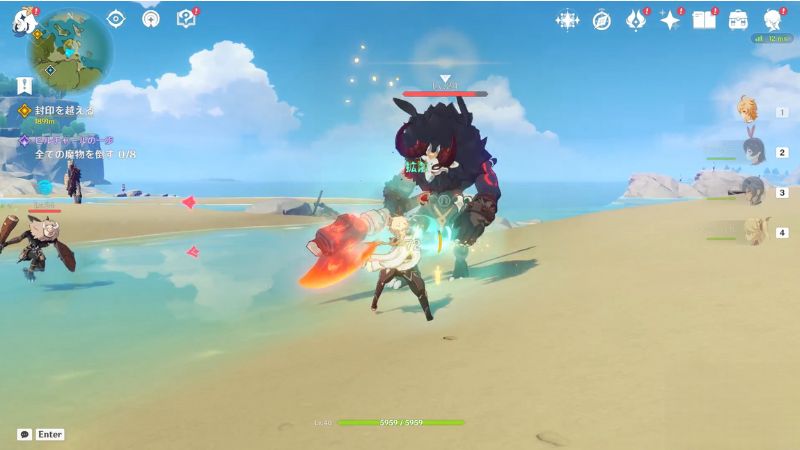Select the 全ての魔物を倒す objective entry
The image size is (800, 450).
(84, 154)
